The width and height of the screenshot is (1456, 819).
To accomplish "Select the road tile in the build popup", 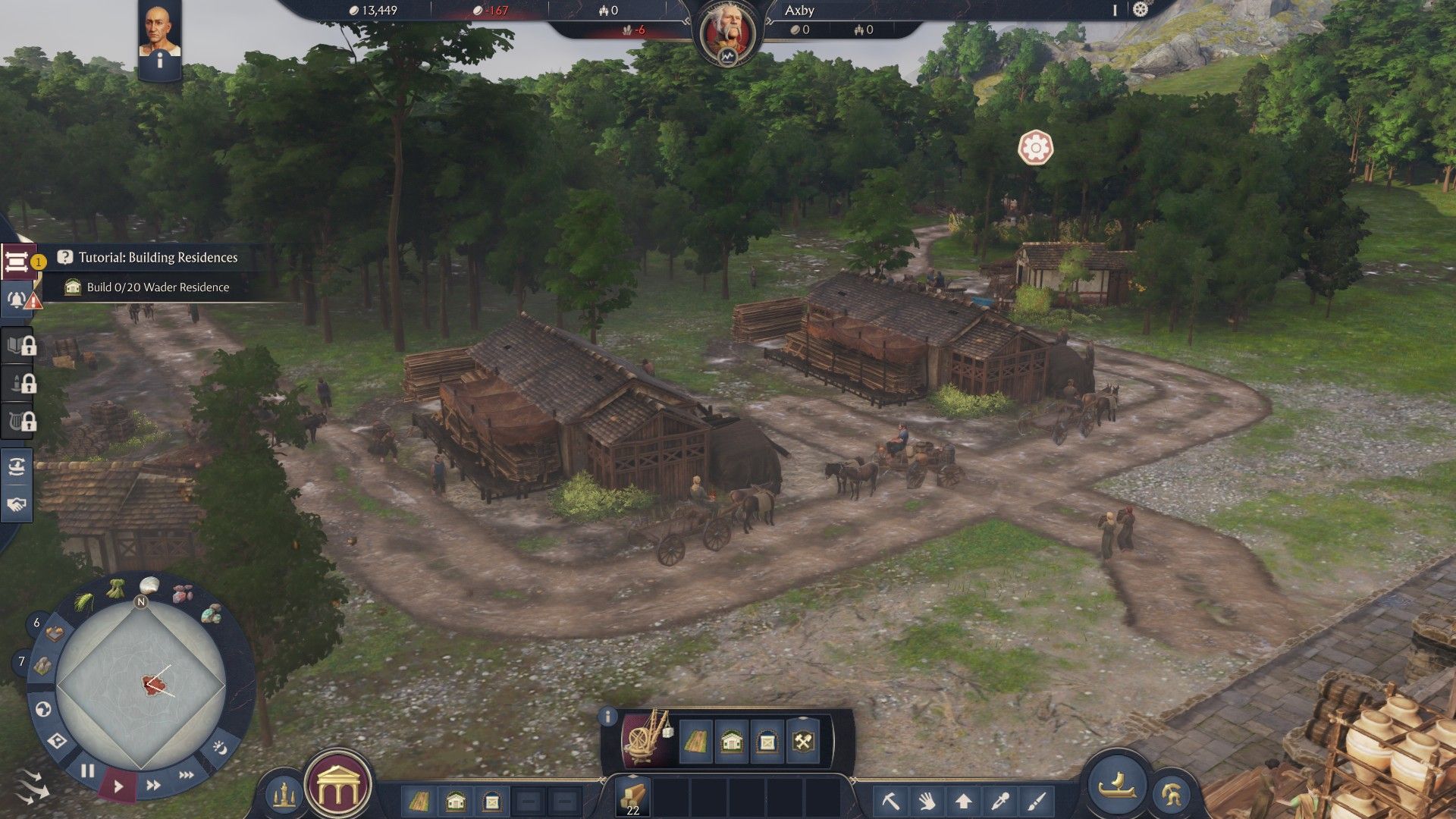I will [x=695, y=741].
